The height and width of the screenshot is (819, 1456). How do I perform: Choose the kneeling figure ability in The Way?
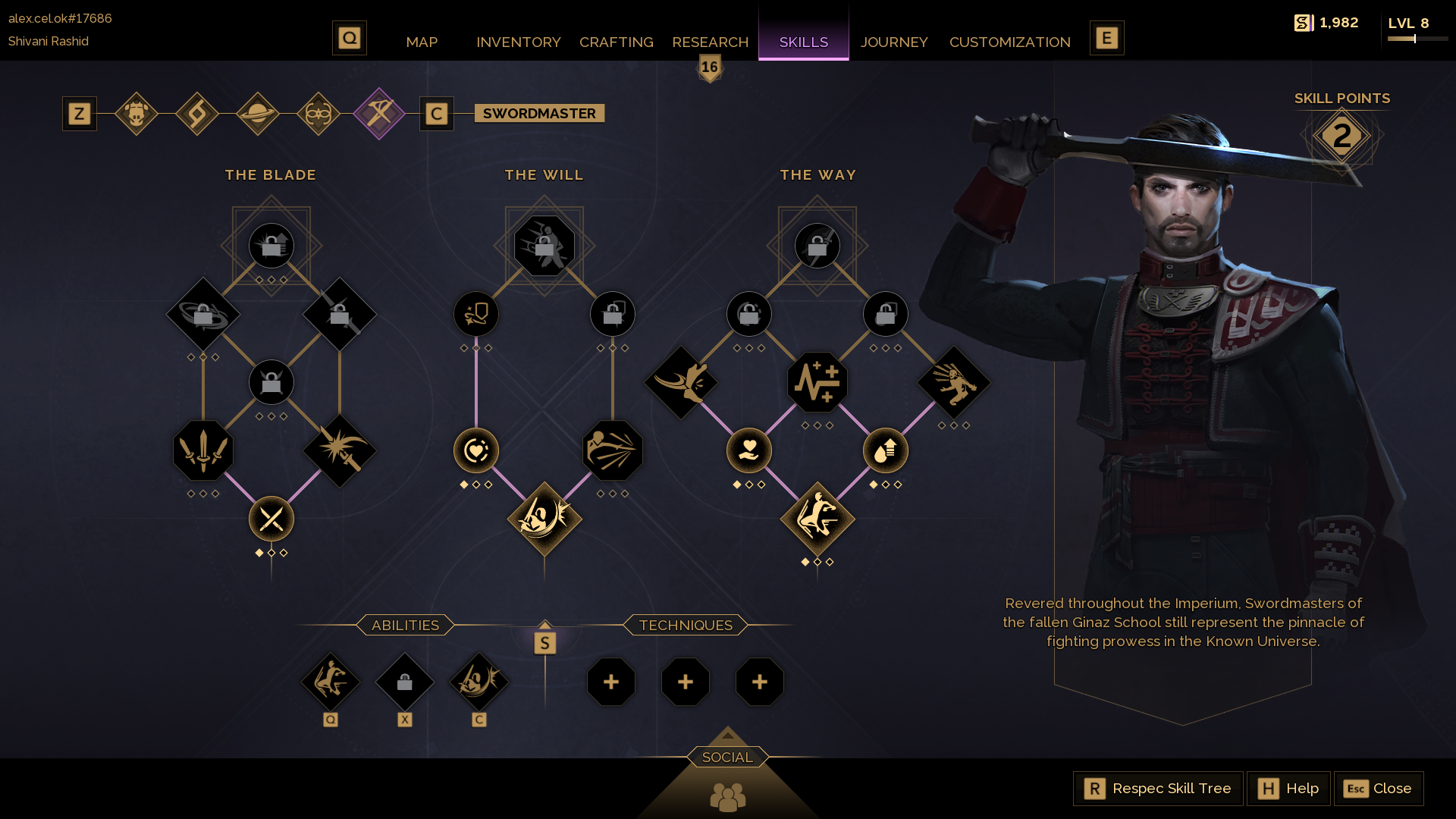817,519
